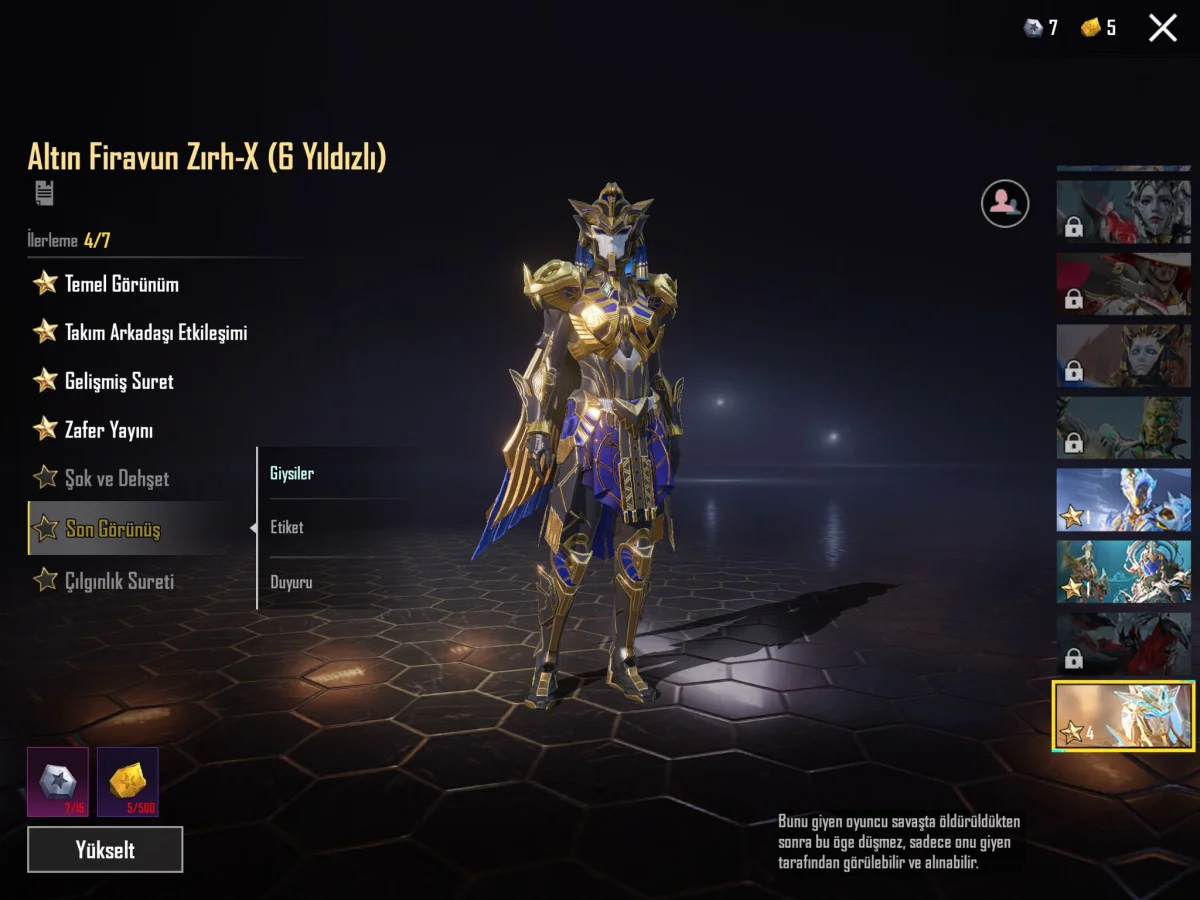Image resolution: width=1200 pixels, height=900 pixels.
Task: Select the gold nugget material slot
Action: 128,782
